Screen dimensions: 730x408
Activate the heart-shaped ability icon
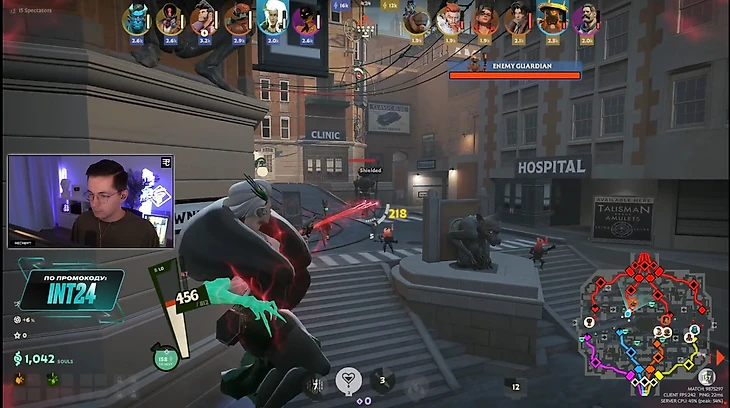pos(348,379)
